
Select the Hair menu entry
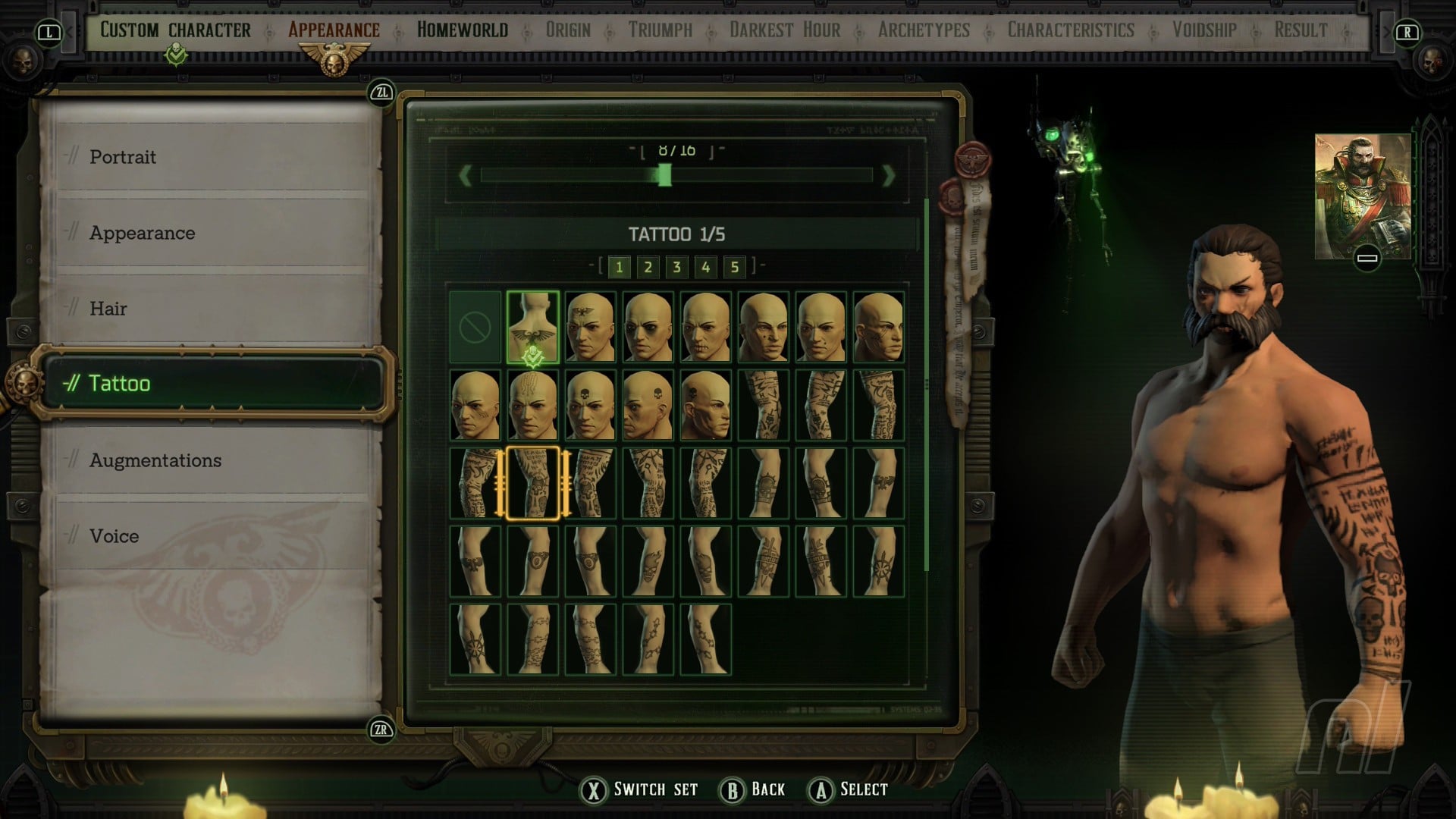[108, 309]
